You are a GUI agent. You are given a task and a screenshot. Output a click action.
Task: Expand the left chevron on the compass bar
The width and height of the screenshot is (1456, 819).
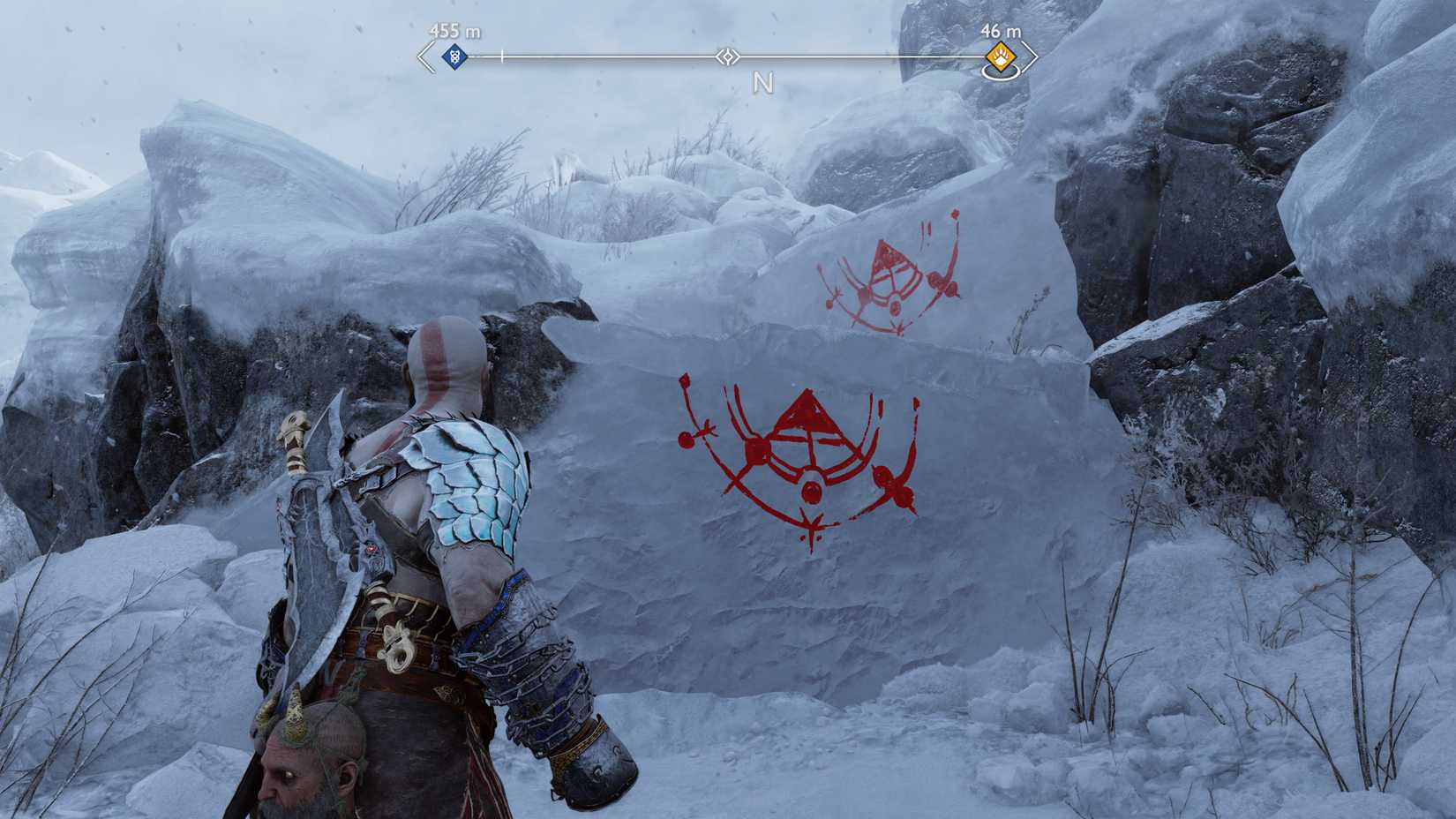pos(422,56)
